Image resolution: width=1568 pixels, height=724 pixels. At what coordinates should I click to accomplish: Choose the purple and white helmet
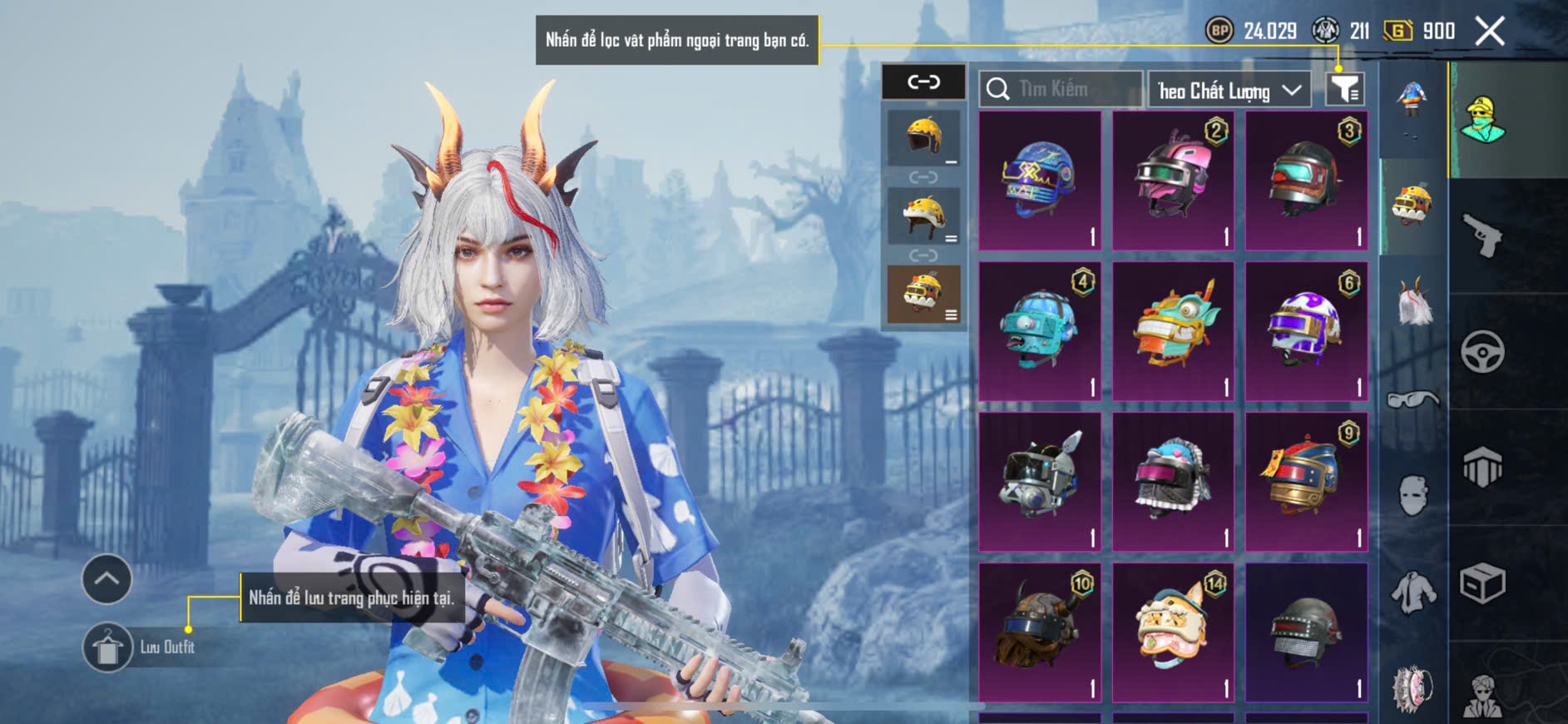pyautogui.click(x=1306, y=330)
